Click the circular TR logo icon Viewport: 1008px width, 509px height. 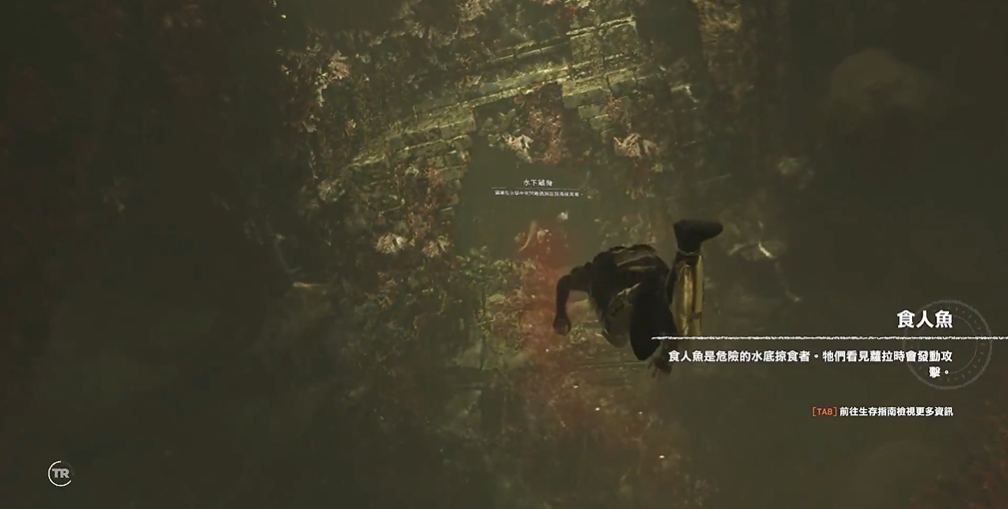click(x=60, y=473)
